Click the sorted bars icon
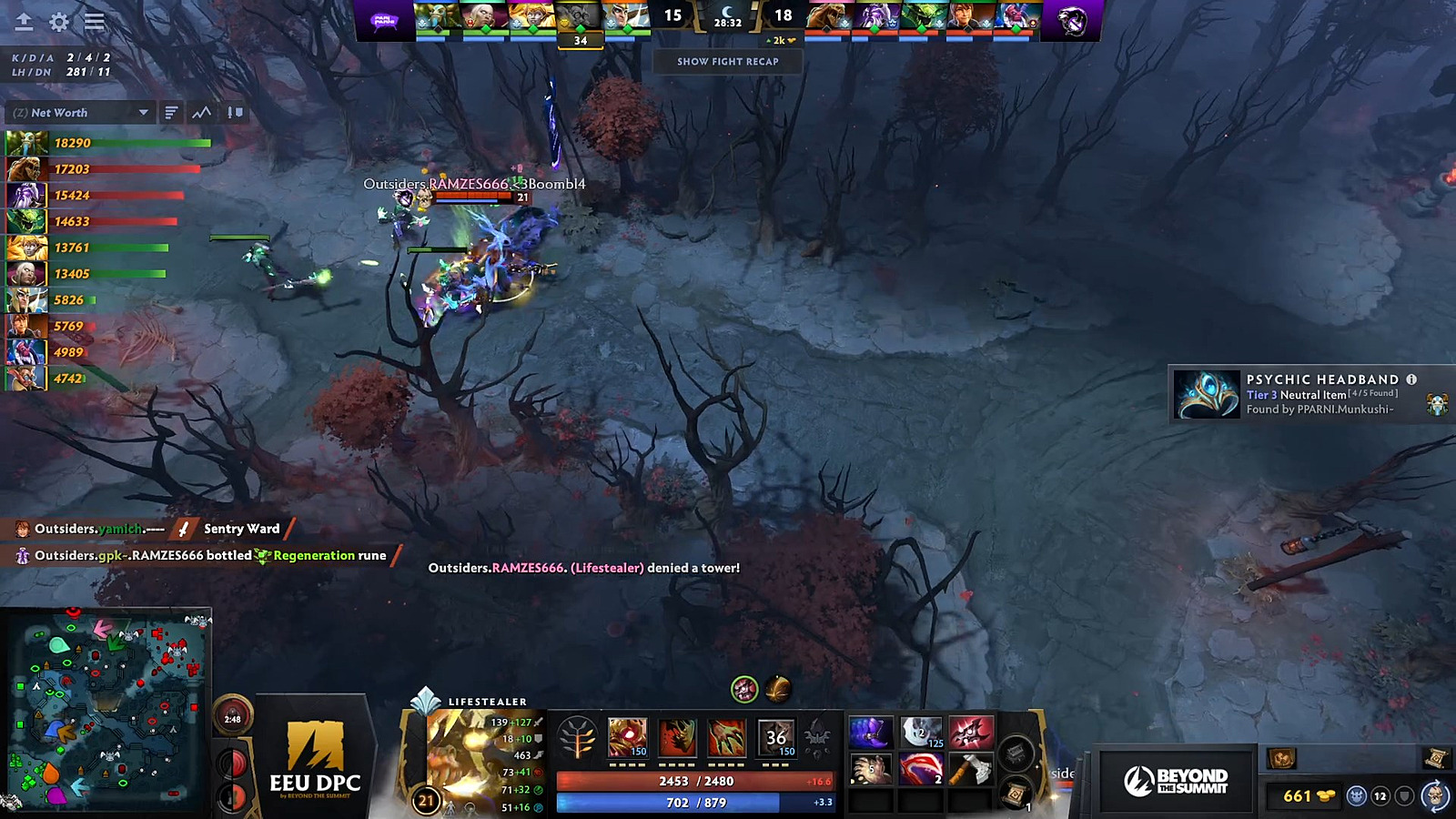 point(171,113)
